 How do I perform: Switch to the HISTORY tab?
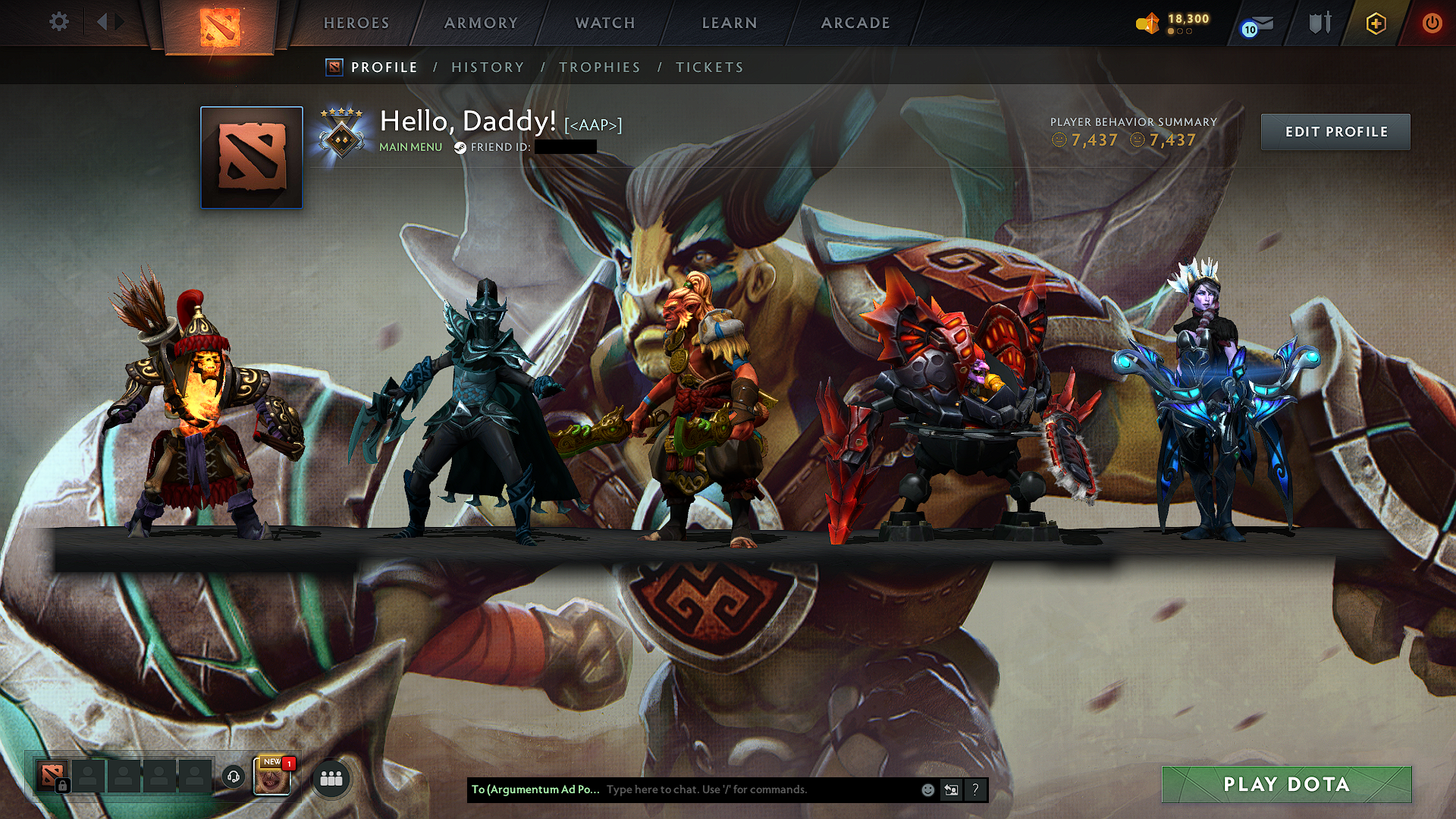click(487, 67)
